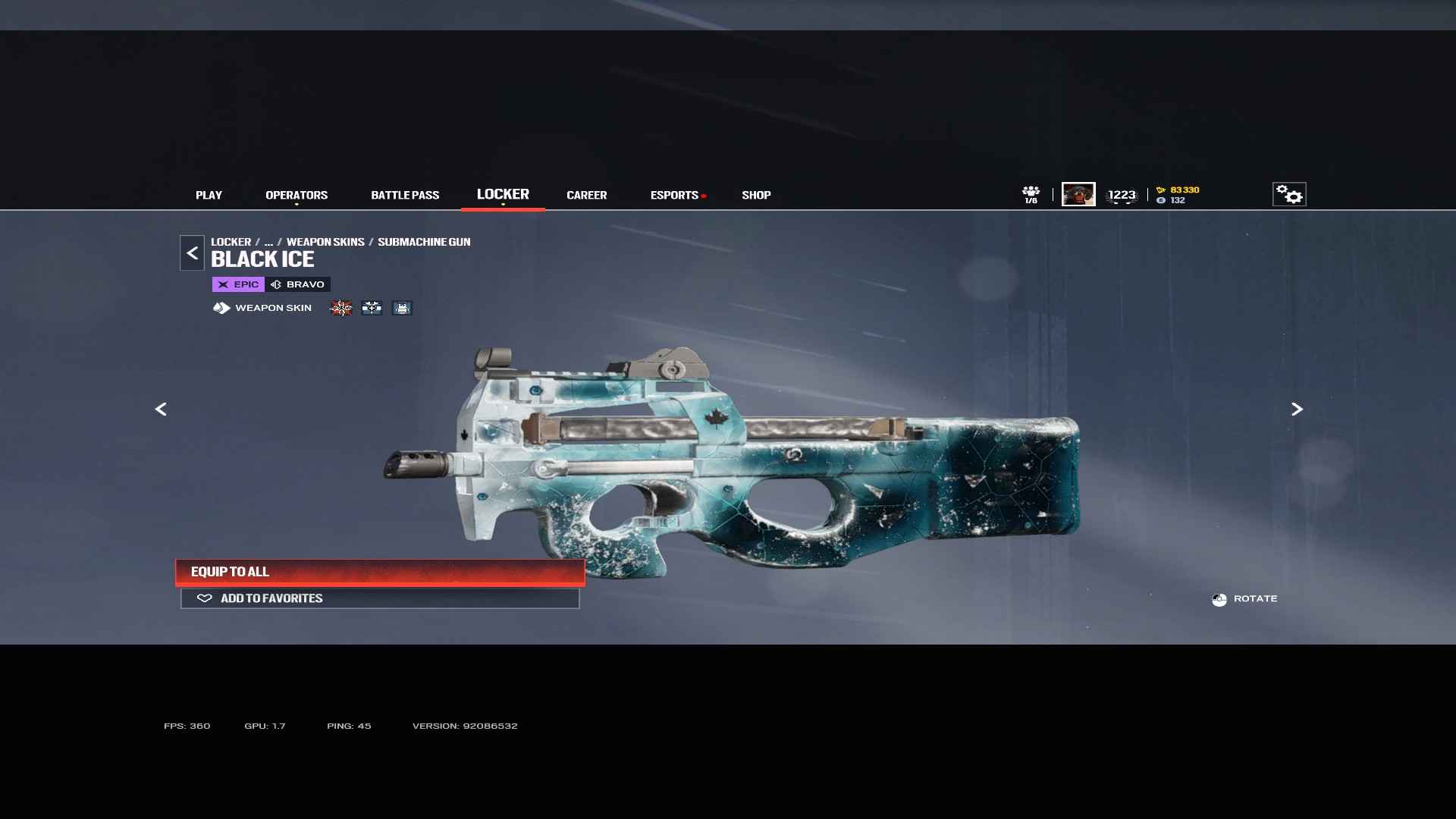Show the next weapon skin

1297,409
